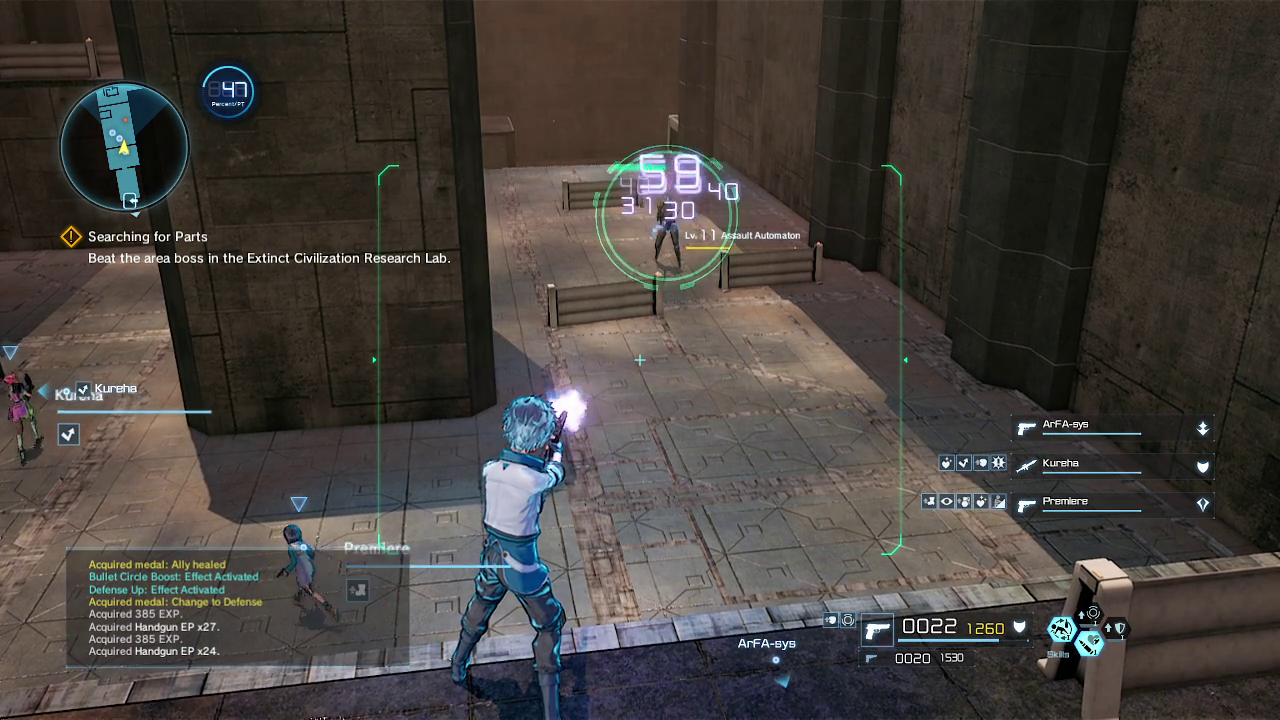Click the shield icon on Kureha's row
Viewport: 1280px width, 720px height.
click(1203, 466)
